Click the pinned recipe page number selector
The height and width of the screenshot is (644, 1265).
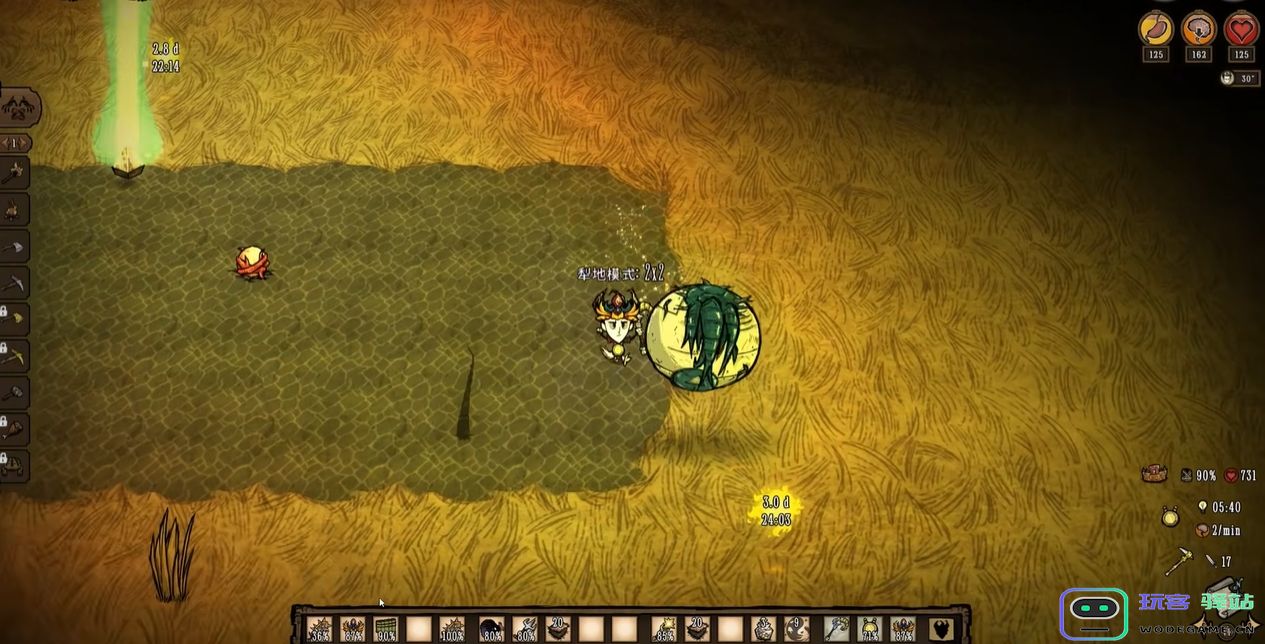click(15, 143)
